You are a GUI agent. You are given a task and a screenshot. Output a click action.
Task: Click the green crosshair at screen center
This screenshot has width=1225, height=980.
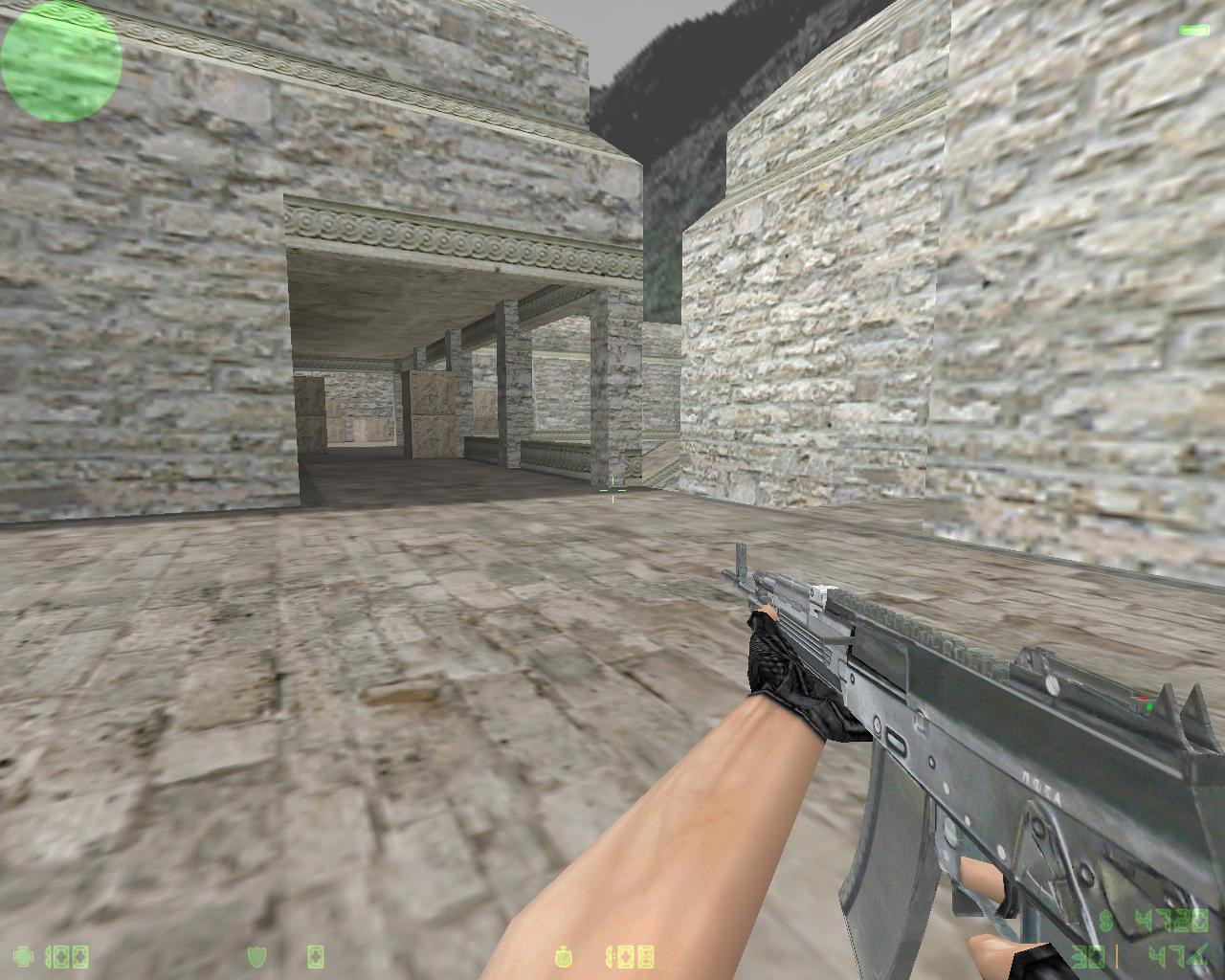612,489
